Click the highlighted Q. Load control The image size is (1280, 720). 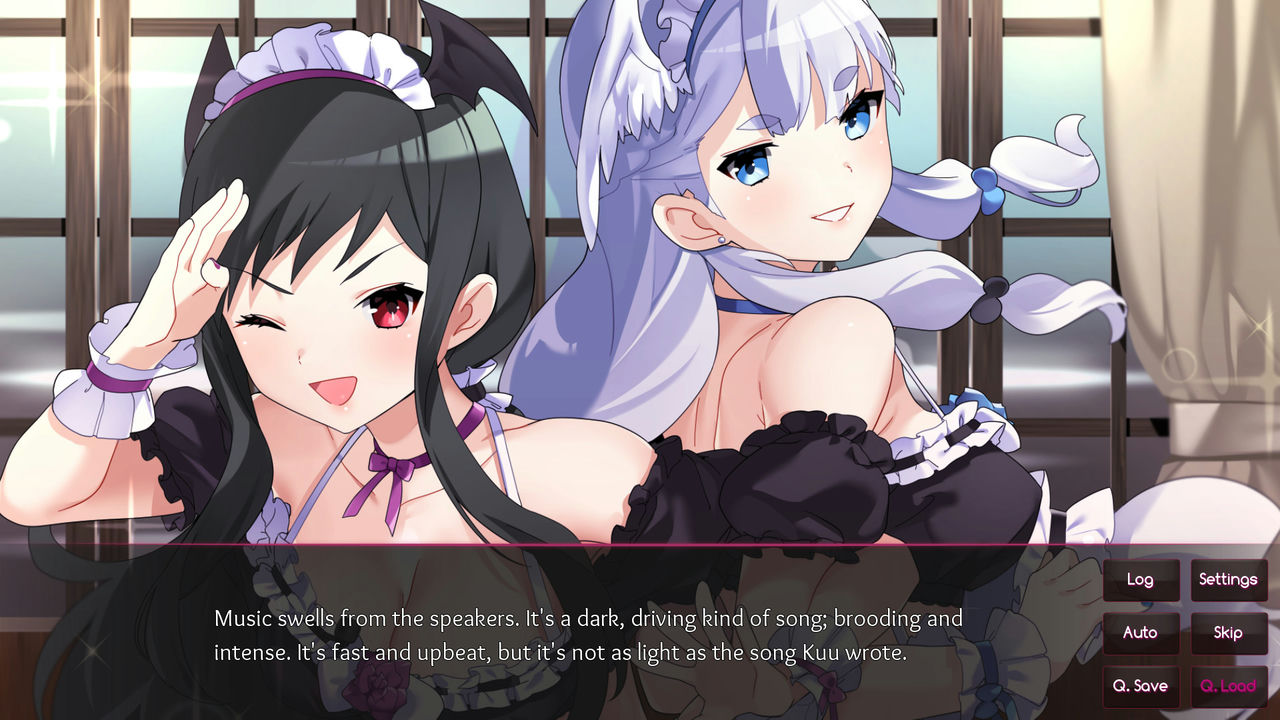click(x=1228, y=687)
